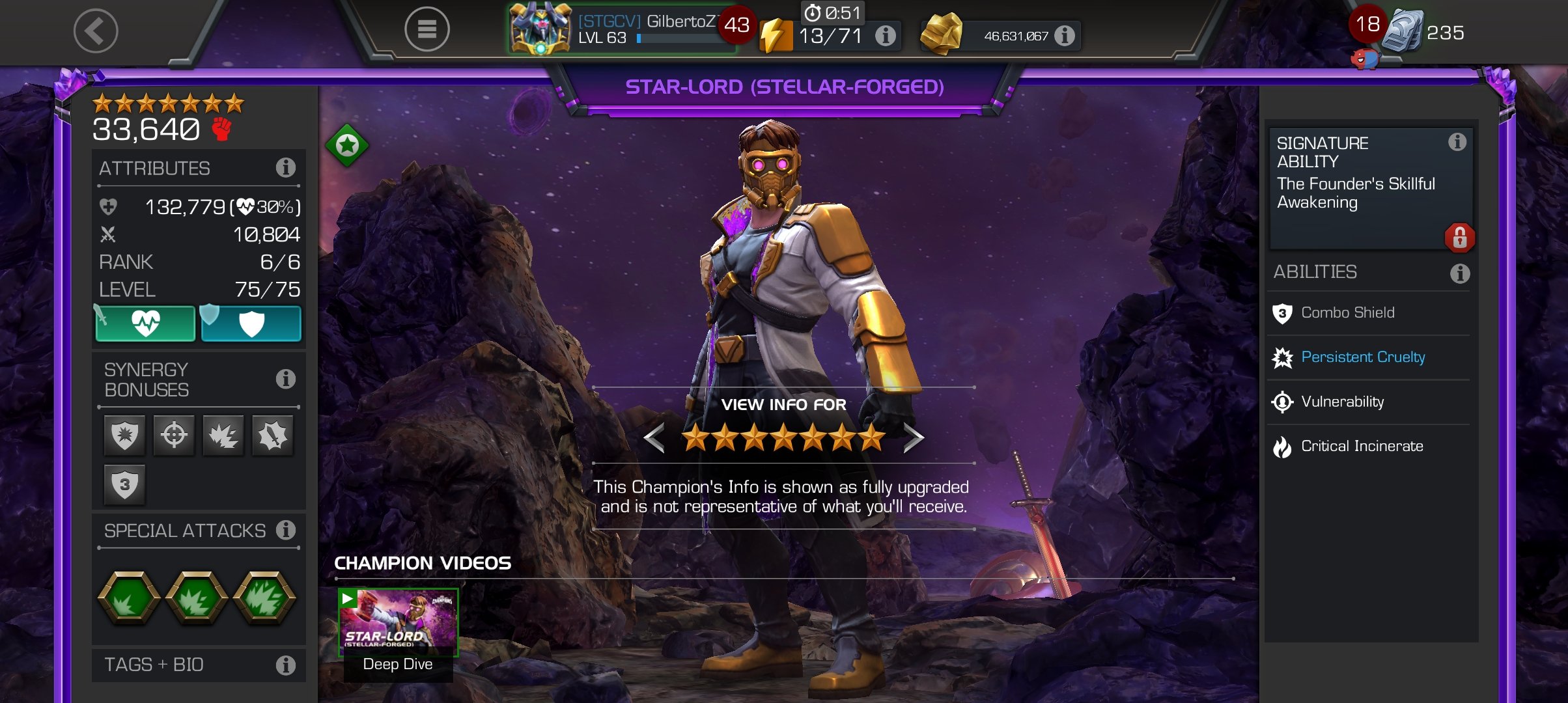Select the blue shield stat button
This screenshot has width=1568, height=703.
pos(251,324)
